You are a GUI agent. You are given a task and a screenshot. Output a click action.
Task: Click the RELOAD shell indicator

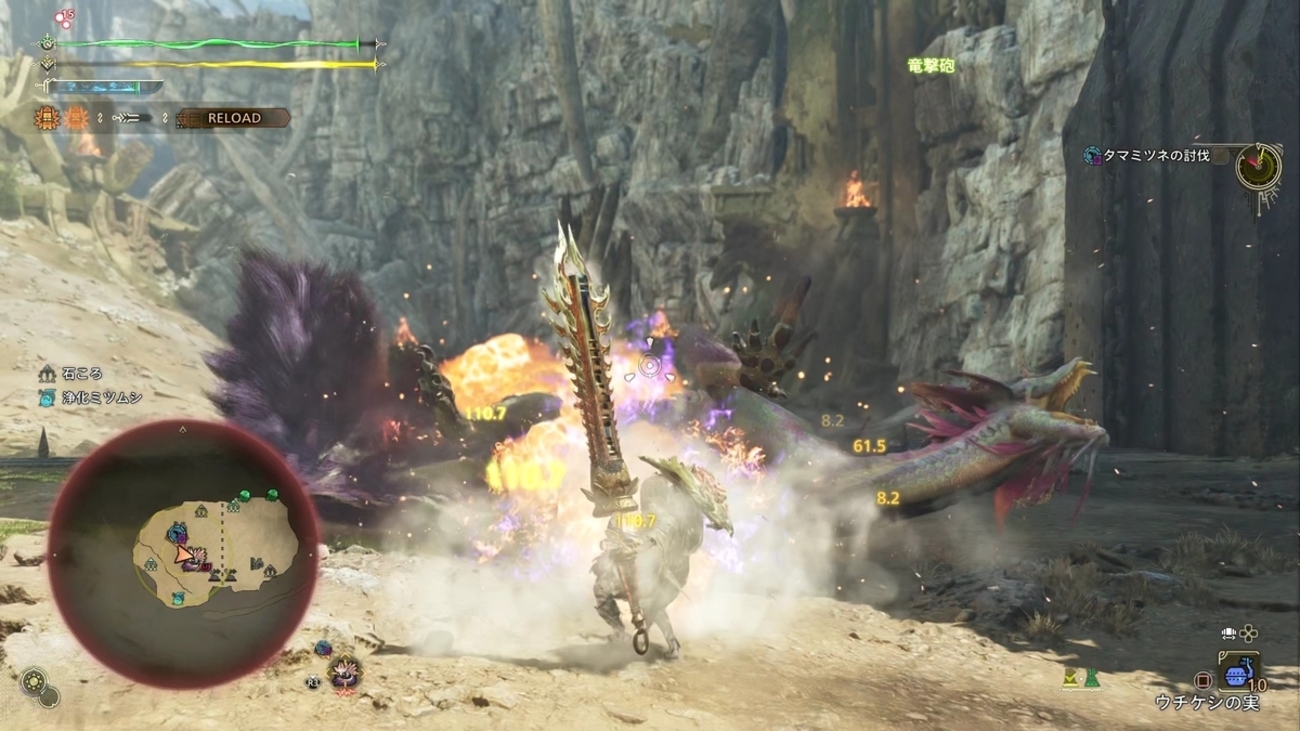tap(233, 118)
